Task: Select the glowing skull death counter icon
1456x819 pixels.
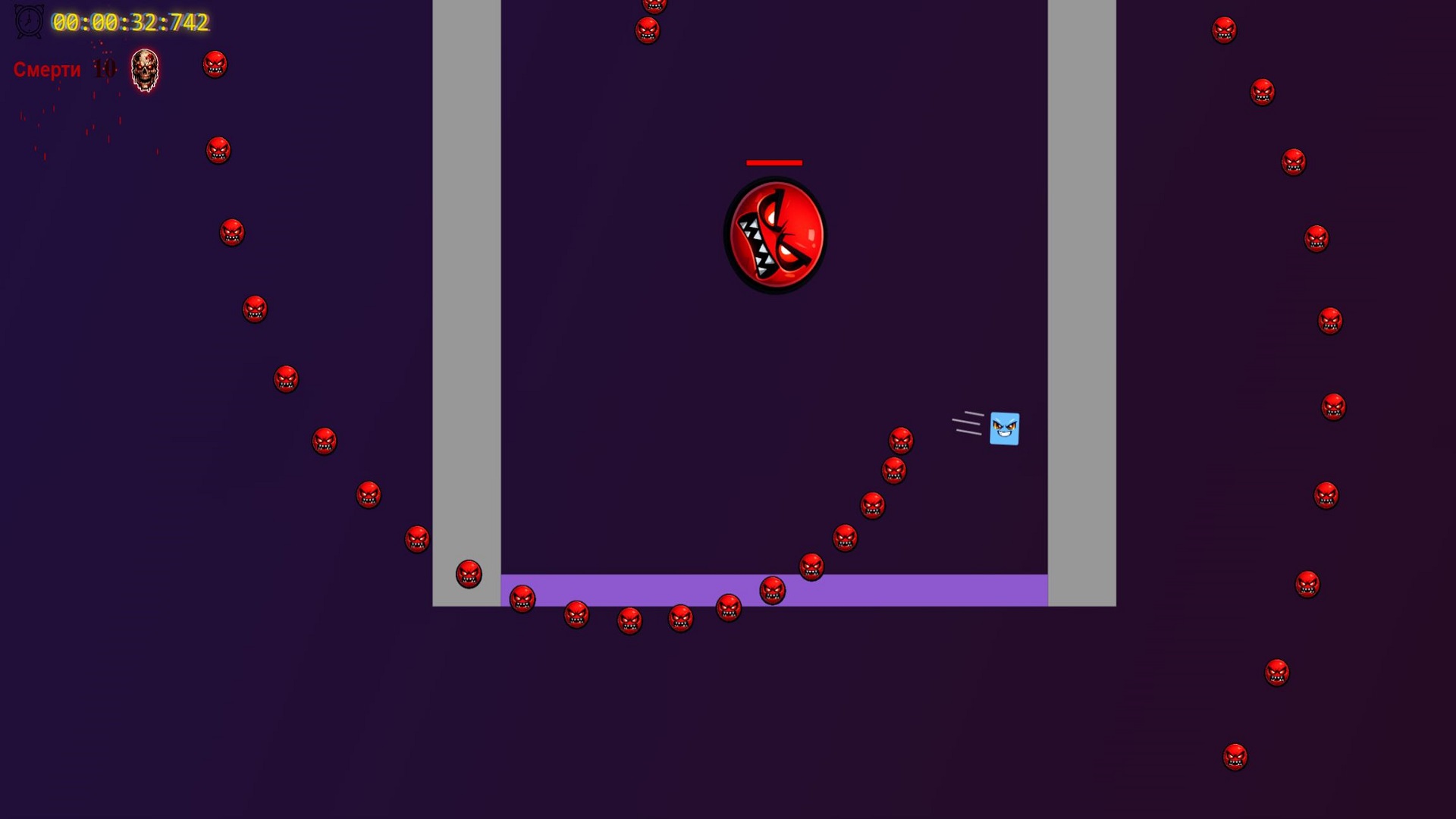Action: point(143,70)
